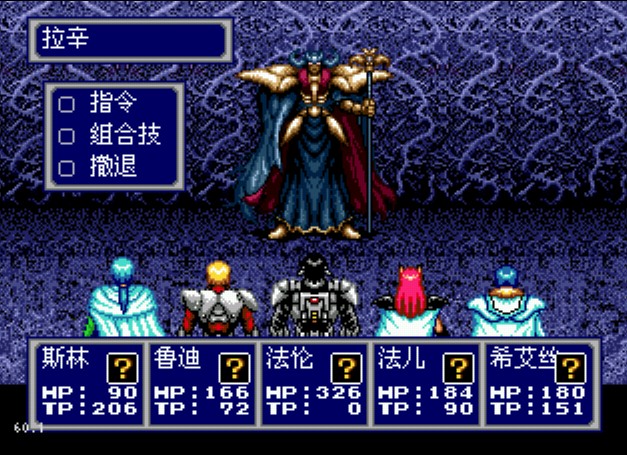Select the 指令 command option
Viewport: 627px width, 455px height.
pyautogui.click(x=112, y=103)
